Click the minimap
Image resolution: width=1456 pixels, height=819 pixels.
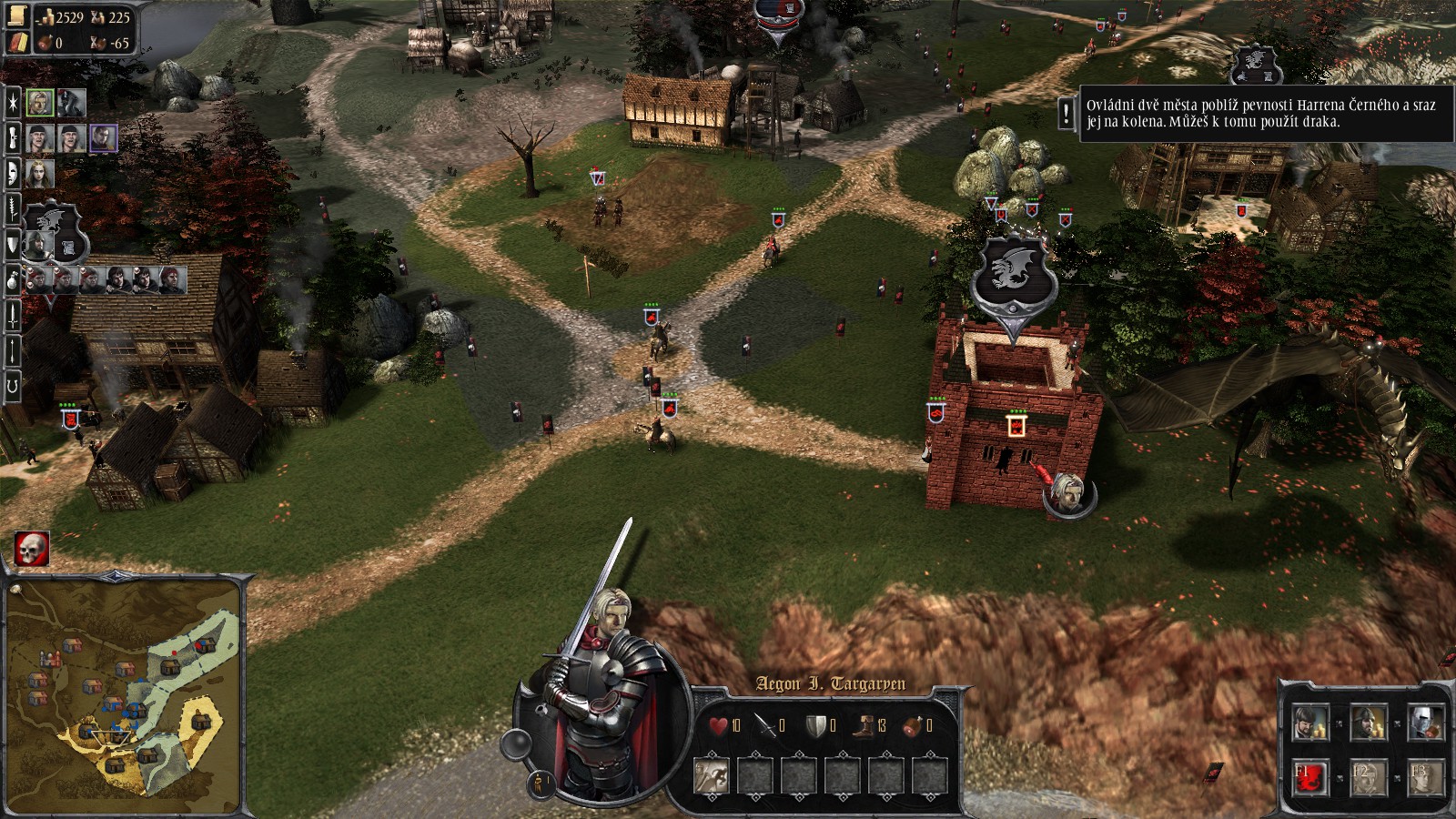click(124, 697)
